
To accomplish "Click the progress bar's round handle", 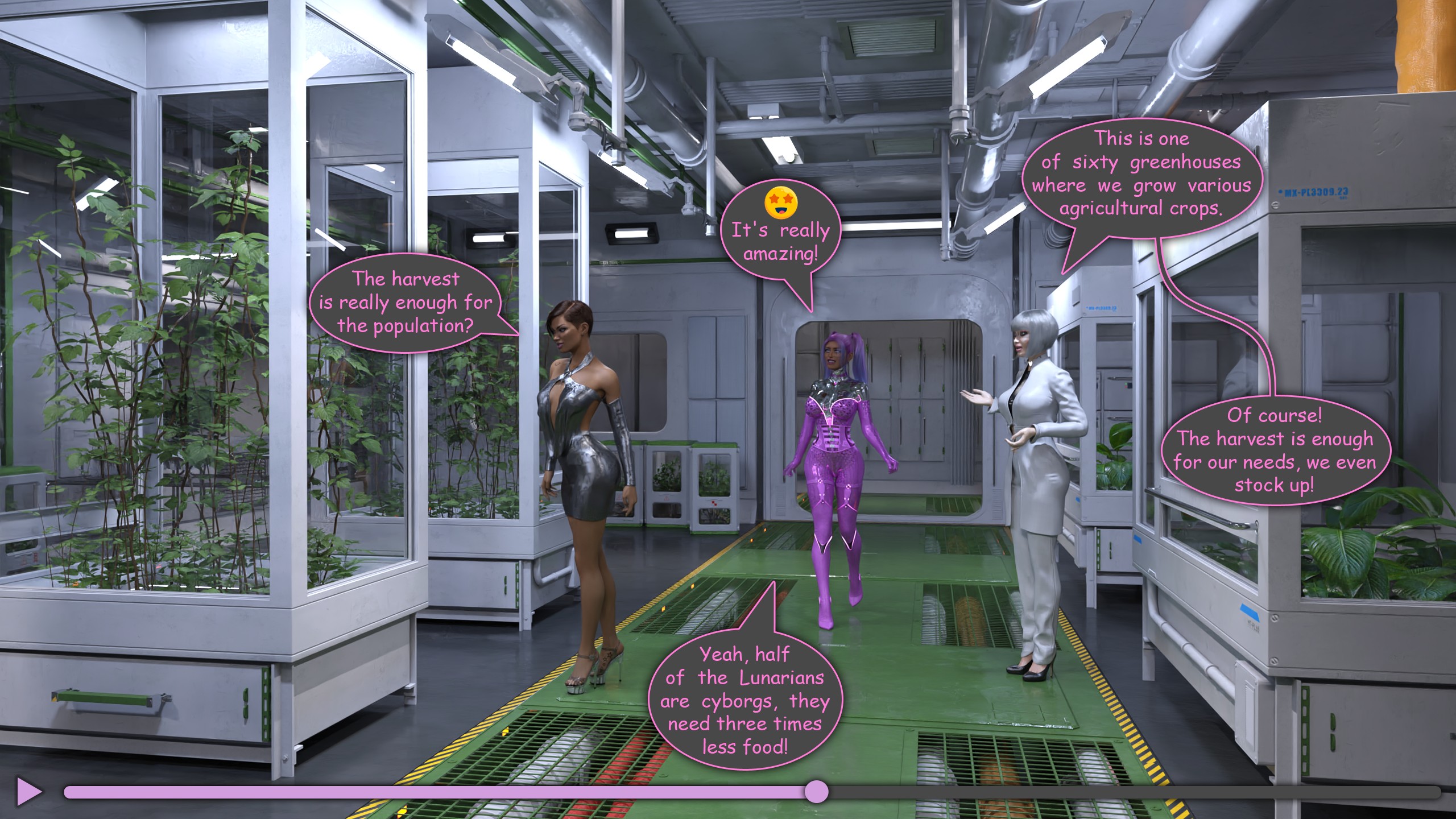I will click(x=817, y=792).
